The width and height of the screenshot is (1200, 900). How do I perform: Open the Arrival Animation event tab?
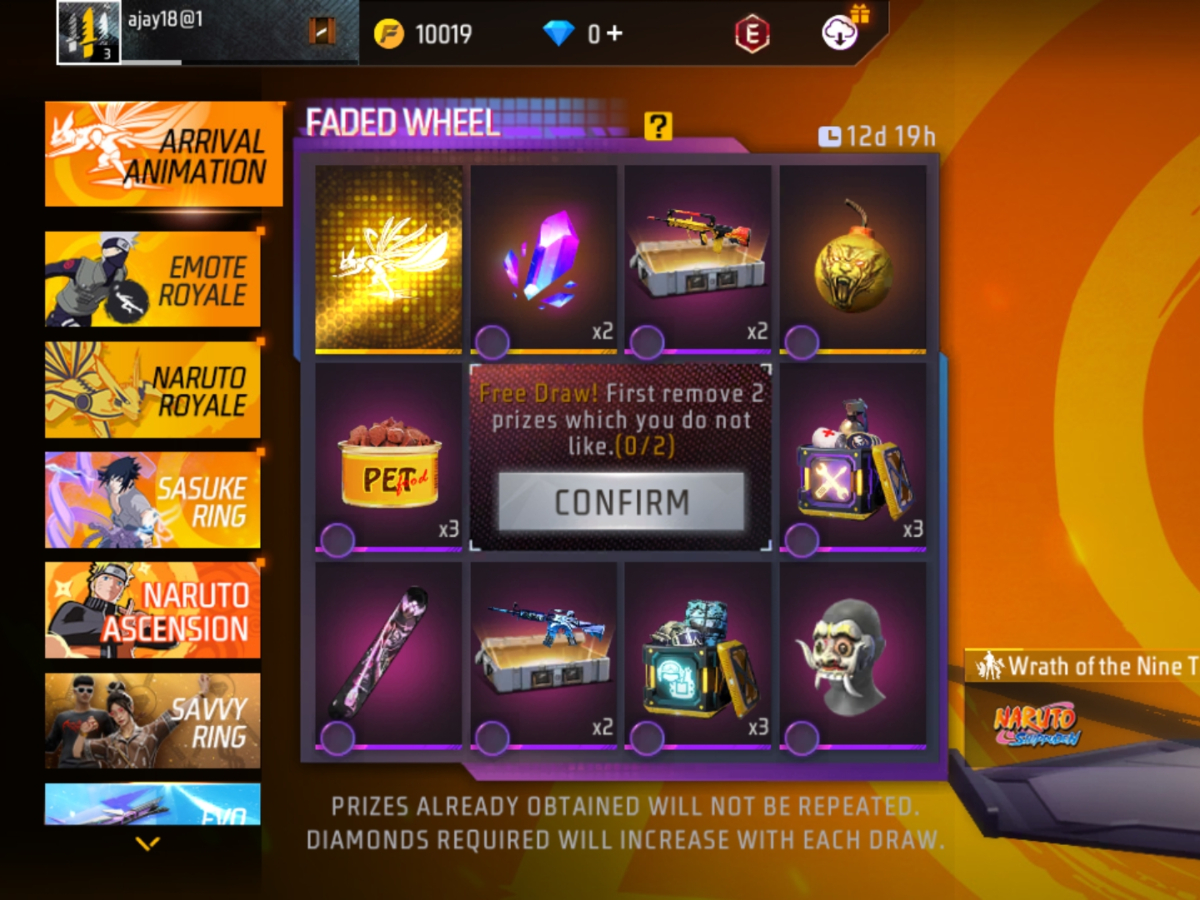(x=163, y=155)
